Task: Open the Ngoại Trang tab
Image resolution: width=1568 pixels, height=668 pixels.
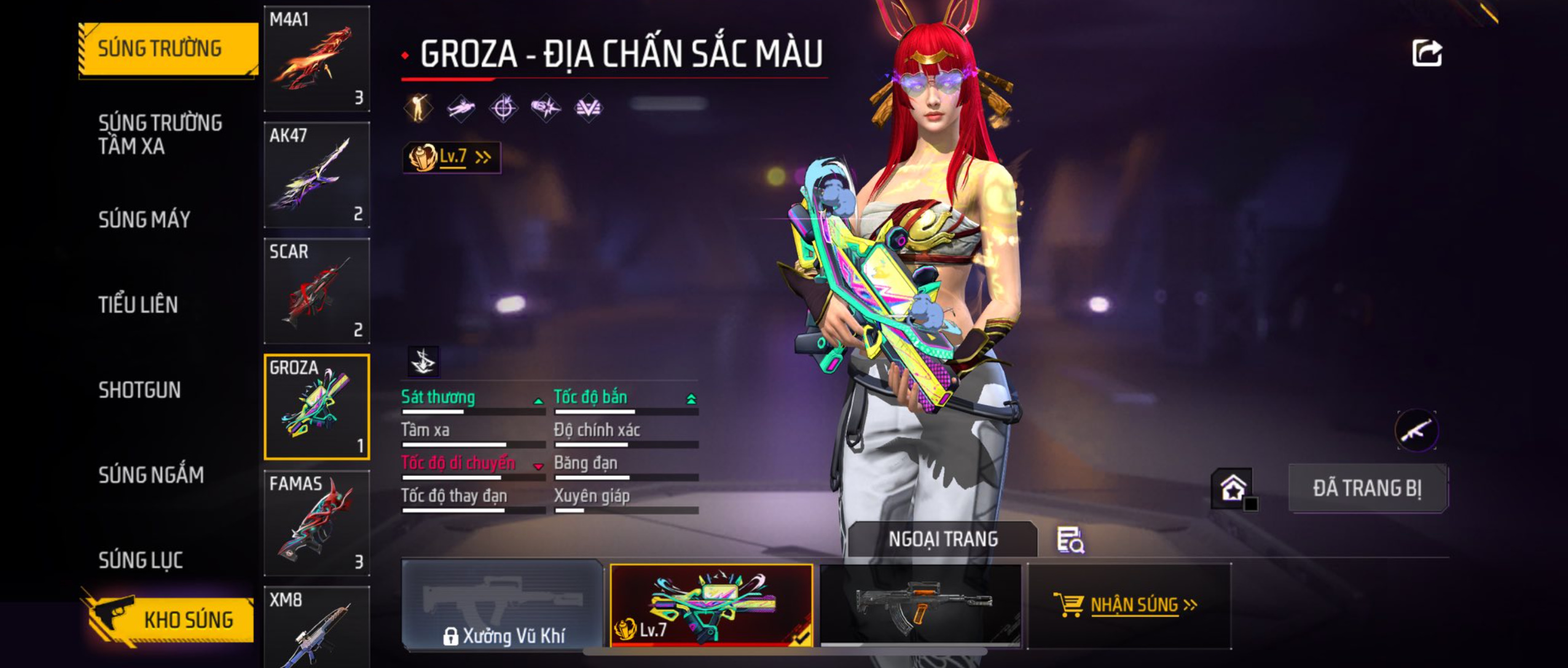Action: pos(943,540)
